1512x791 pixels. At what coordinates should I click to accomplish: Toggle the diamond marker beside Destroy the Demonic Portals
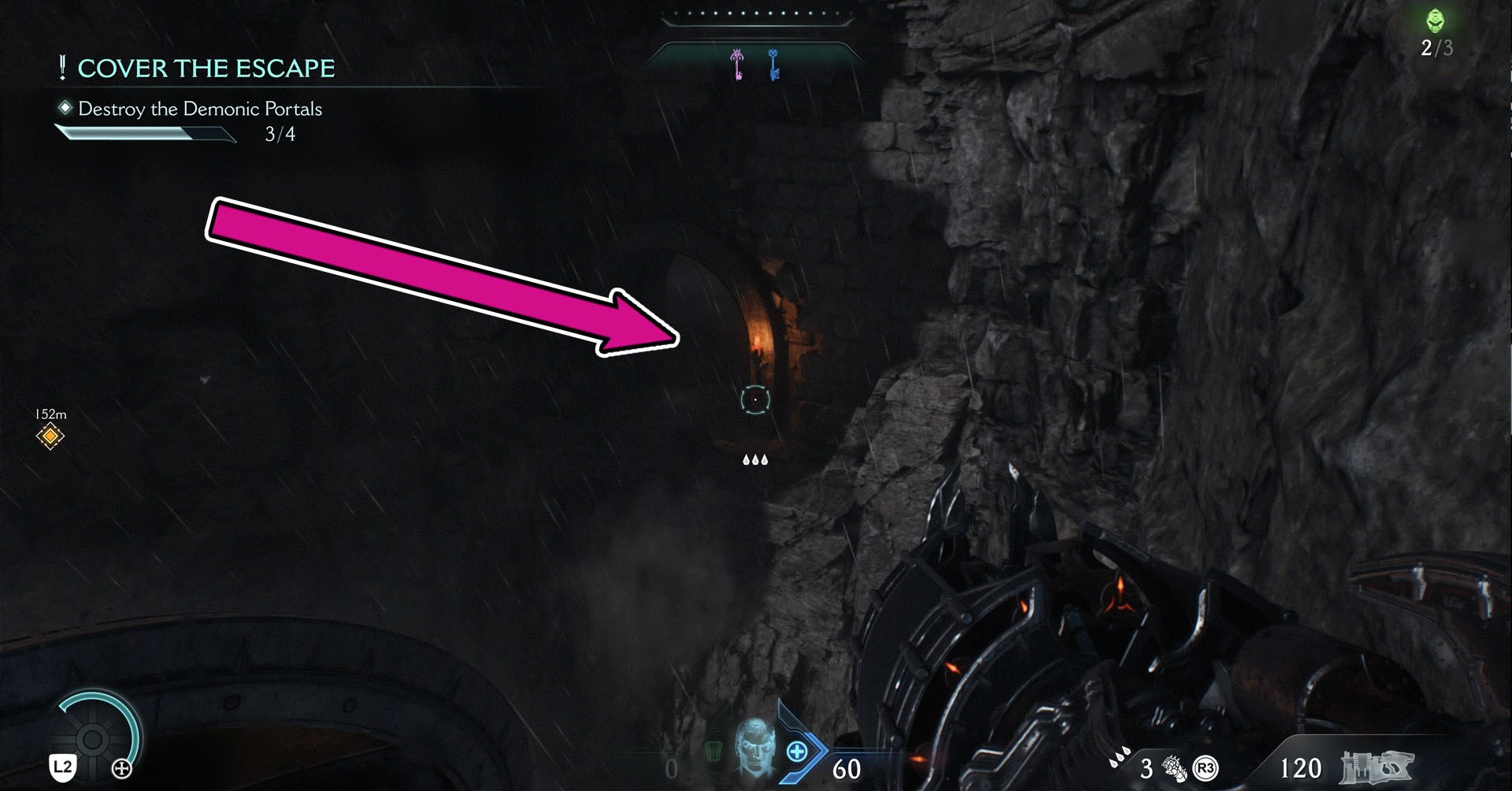click(67, 110)
